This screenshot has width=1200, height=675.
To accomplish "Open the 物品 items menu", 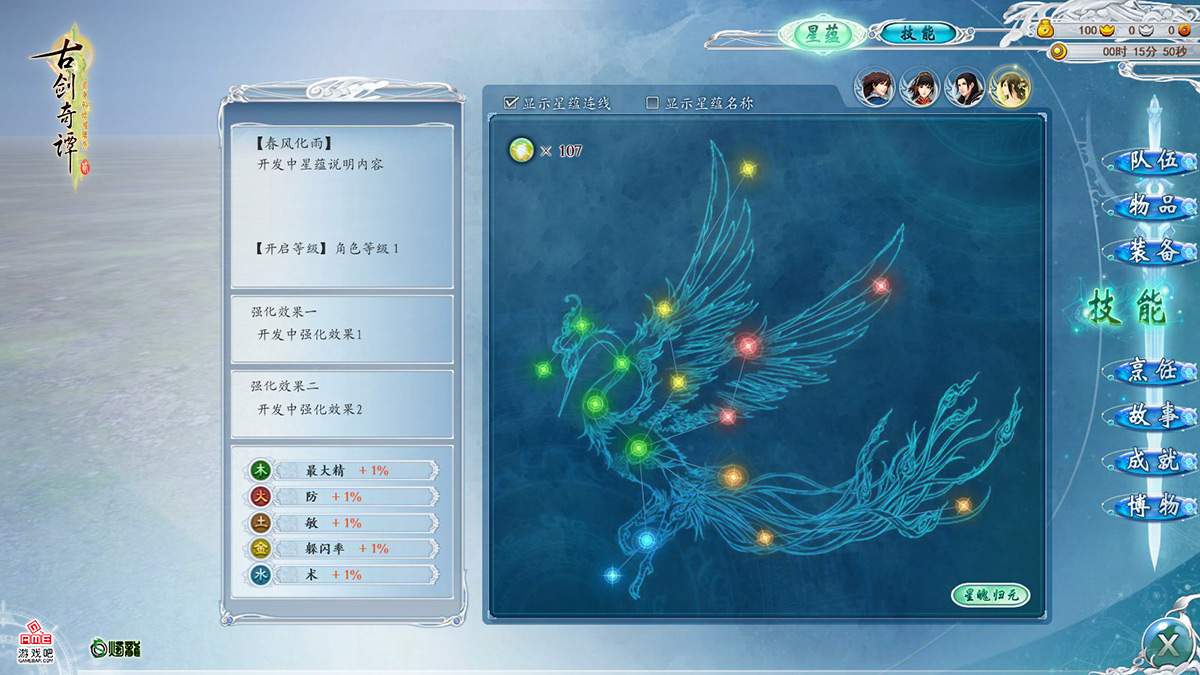I will tap(1152, 206).
